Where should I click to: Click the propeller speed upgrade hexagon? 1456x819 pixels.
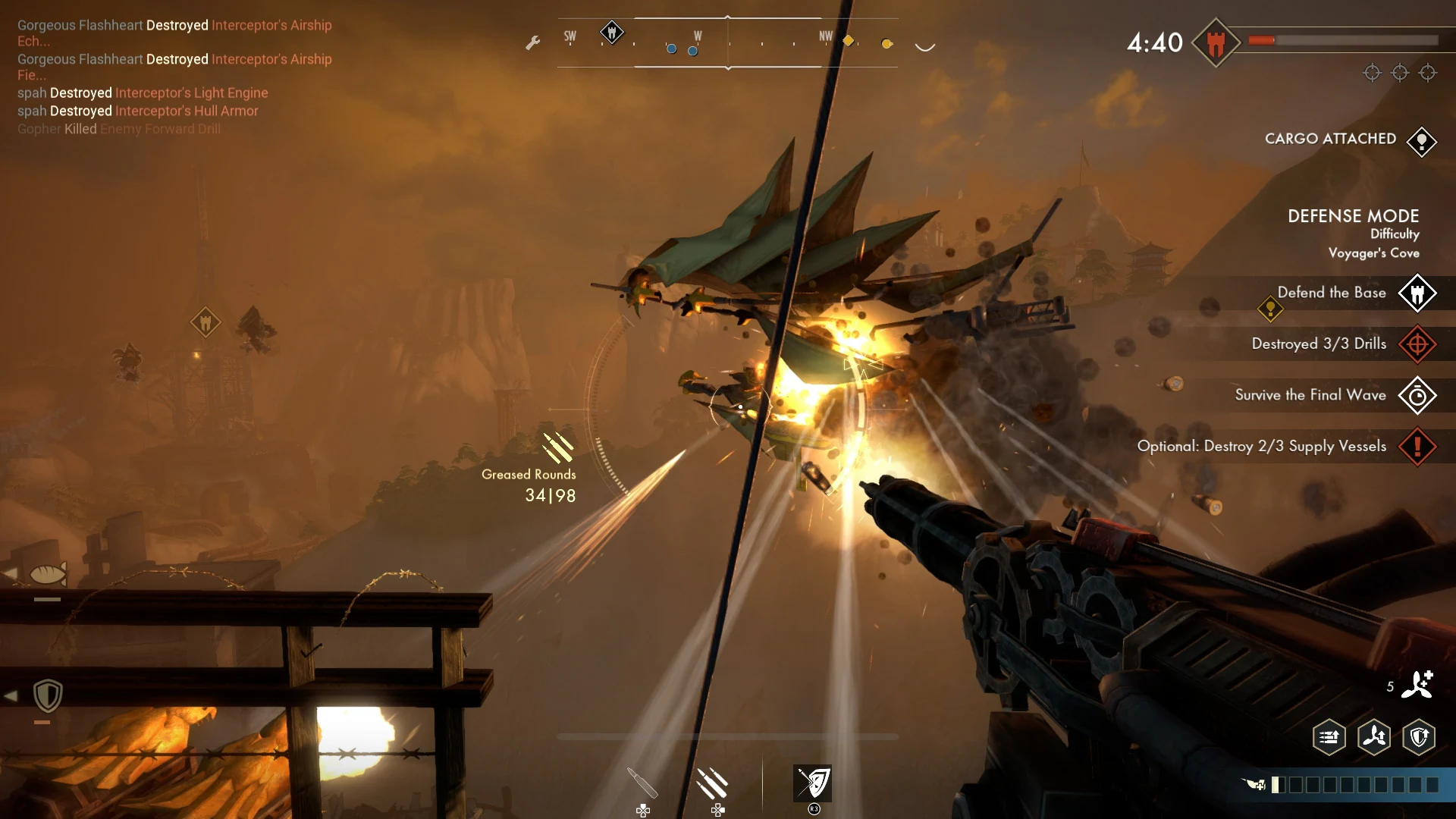coord(1375,736)
